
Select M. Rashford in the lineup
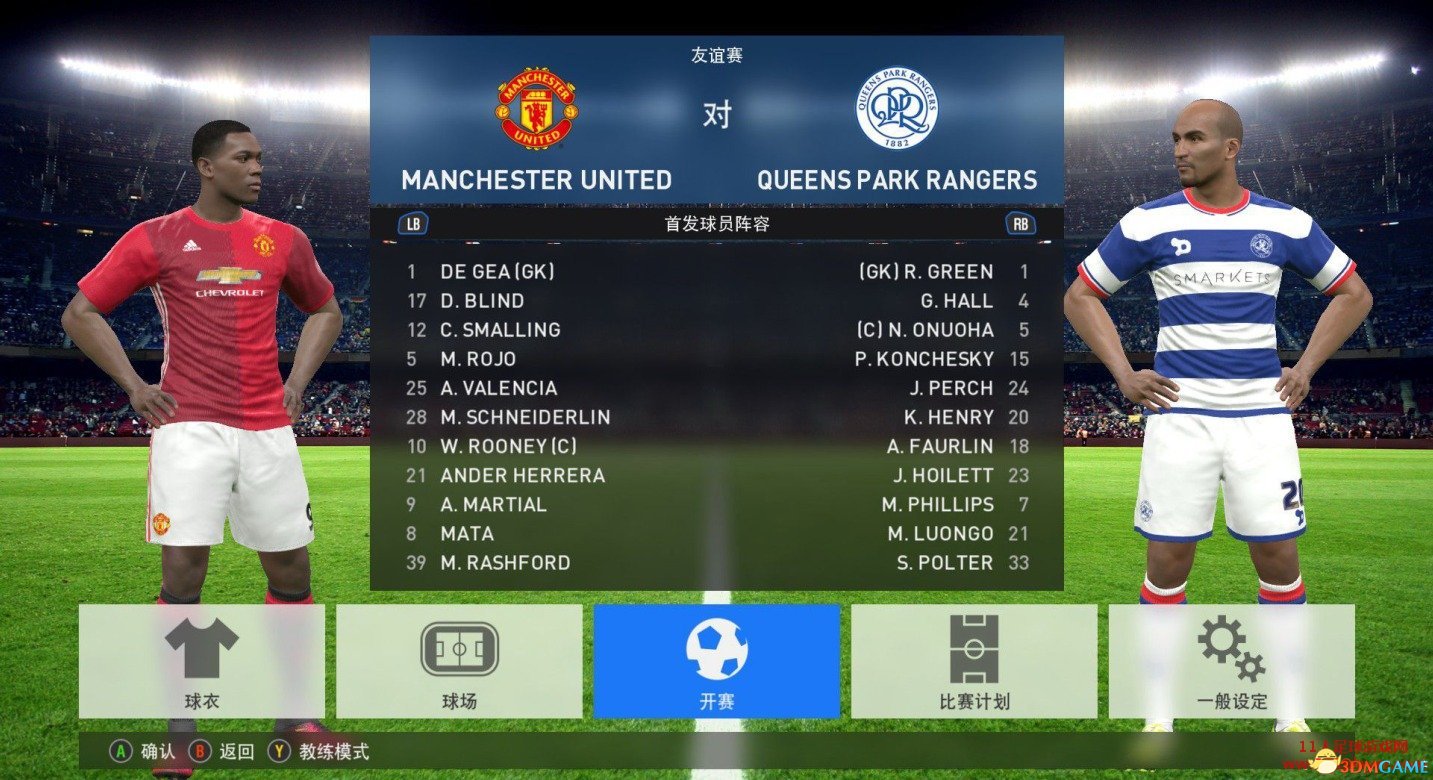(505, 563)
